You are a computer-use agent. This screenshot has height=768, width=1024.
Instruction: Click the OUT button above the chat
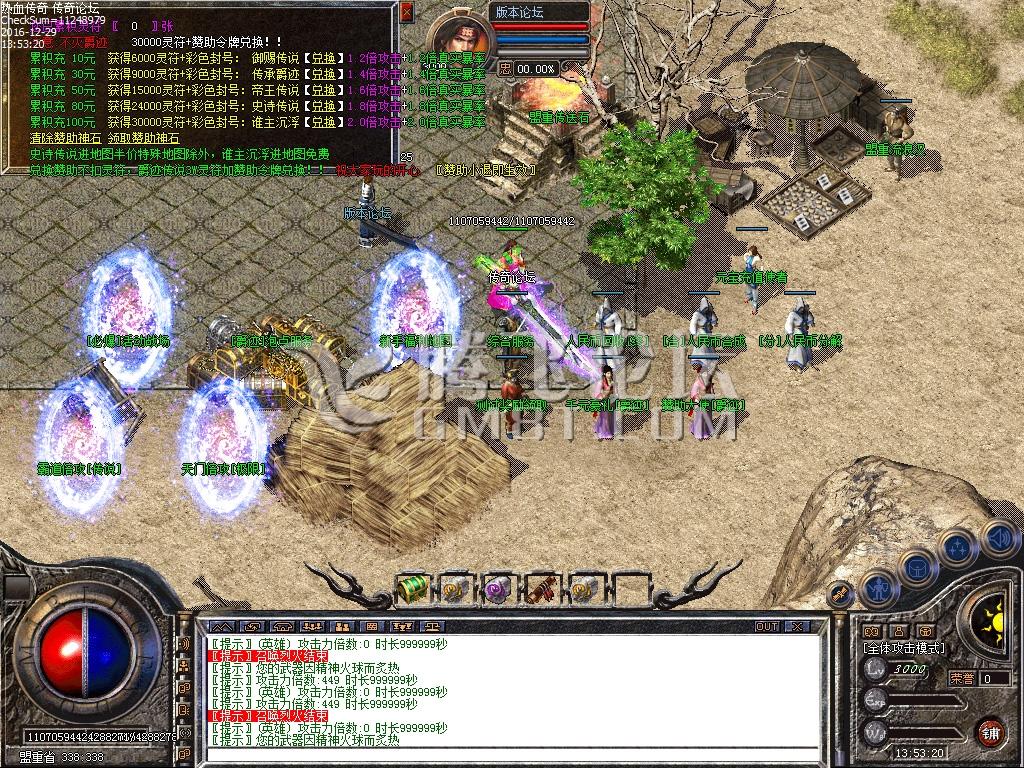[767, 626]
